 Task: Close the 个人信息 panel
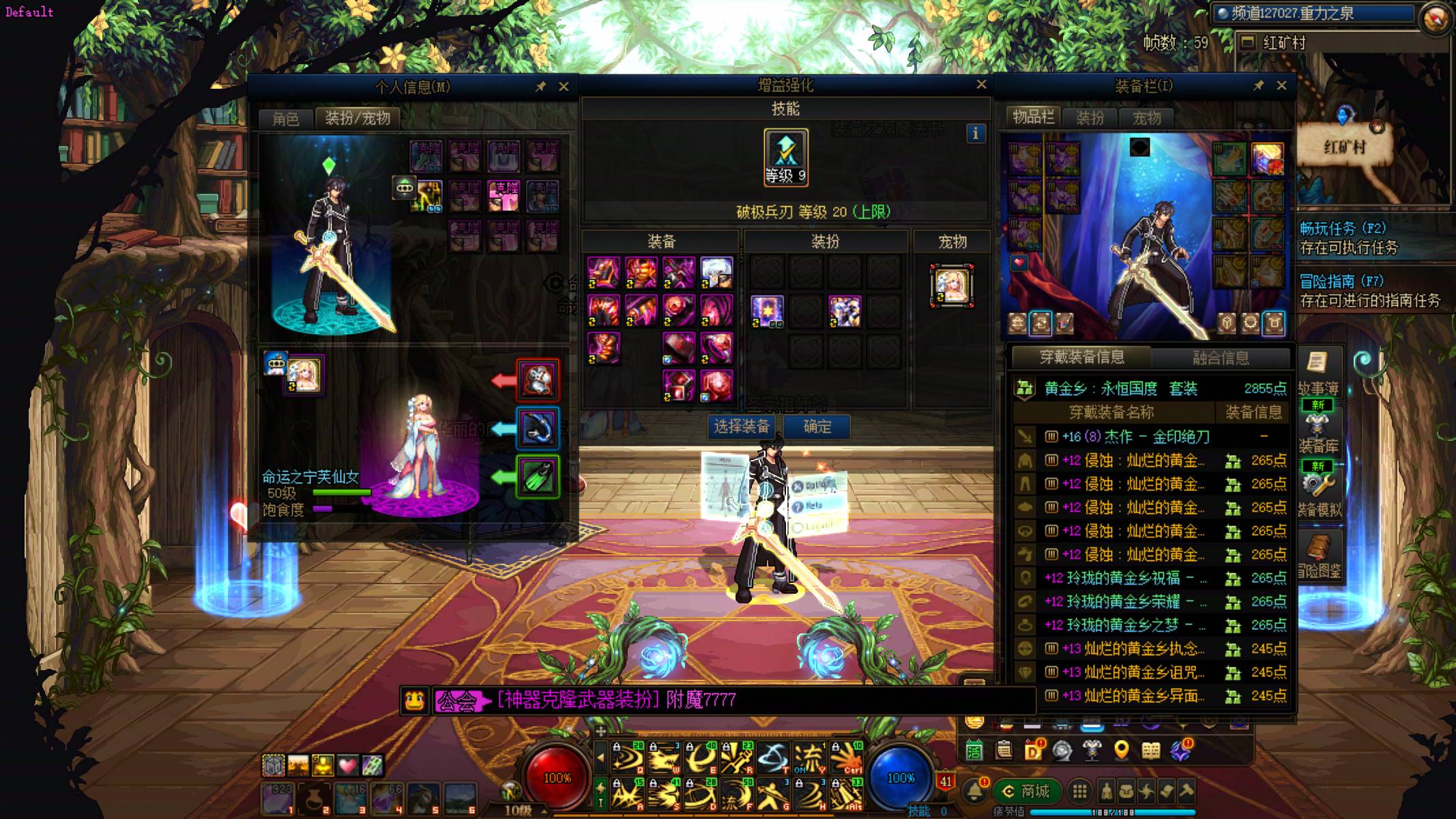click(x=564, y=87)
